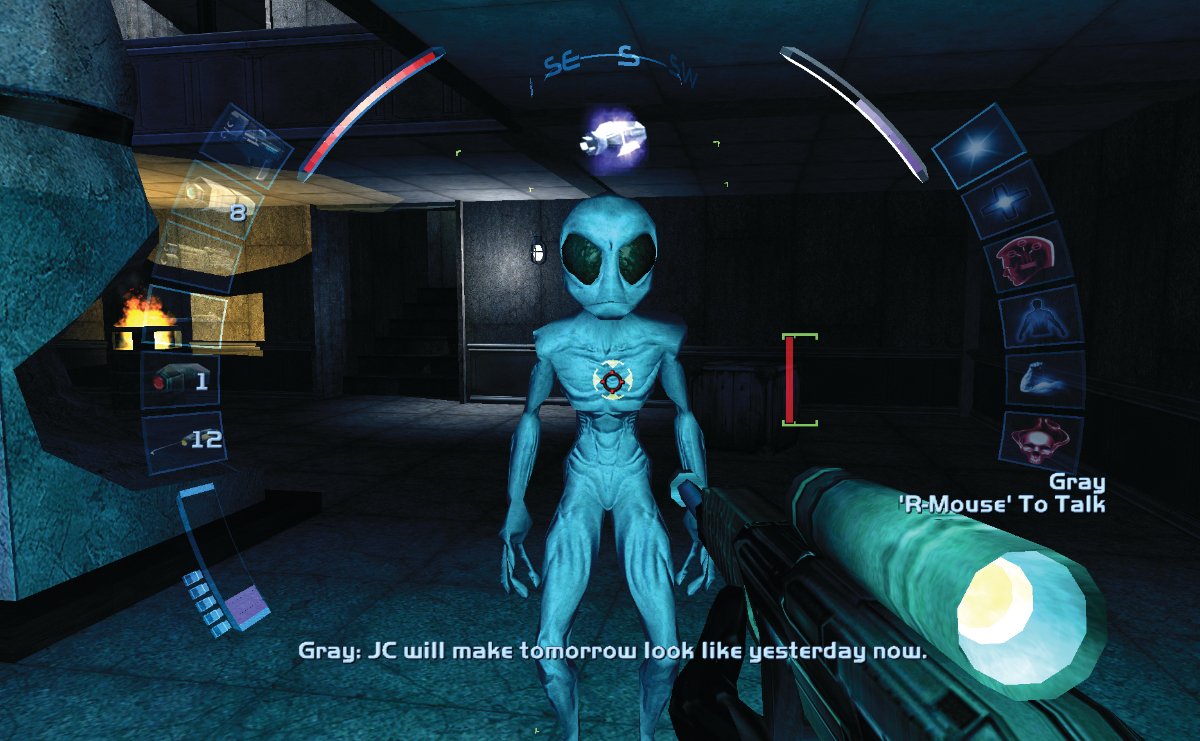Activate the flexed arm strength biomod
The width and height of the screenshot is (1200, 741).
pyautogui.click(x=1044, y=379)
